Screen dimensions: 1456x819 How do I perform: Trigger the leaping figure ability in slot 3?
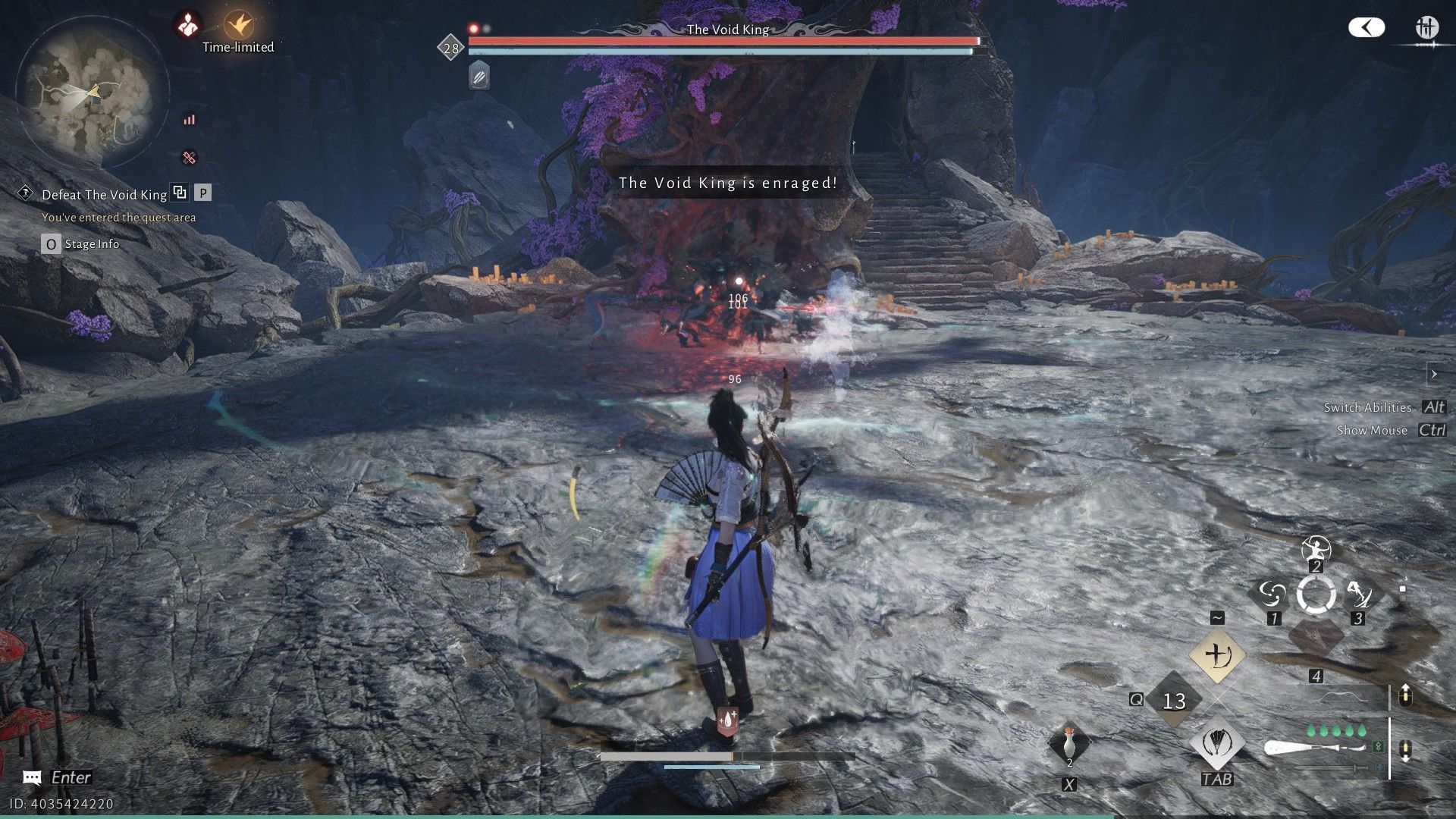point(1359,595)
